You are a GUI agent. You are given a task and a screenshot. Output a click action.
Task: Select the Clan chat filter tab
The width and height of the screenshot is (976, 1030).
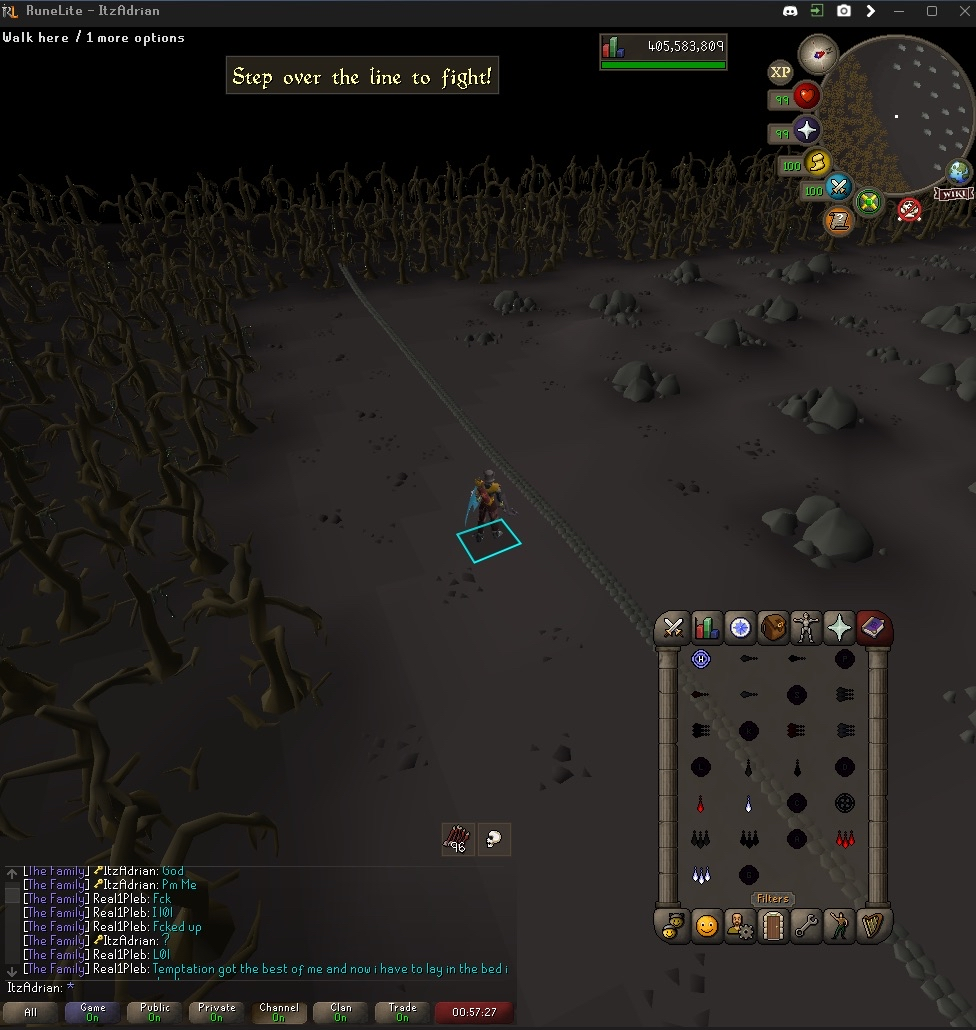(x=341, y=1012)
